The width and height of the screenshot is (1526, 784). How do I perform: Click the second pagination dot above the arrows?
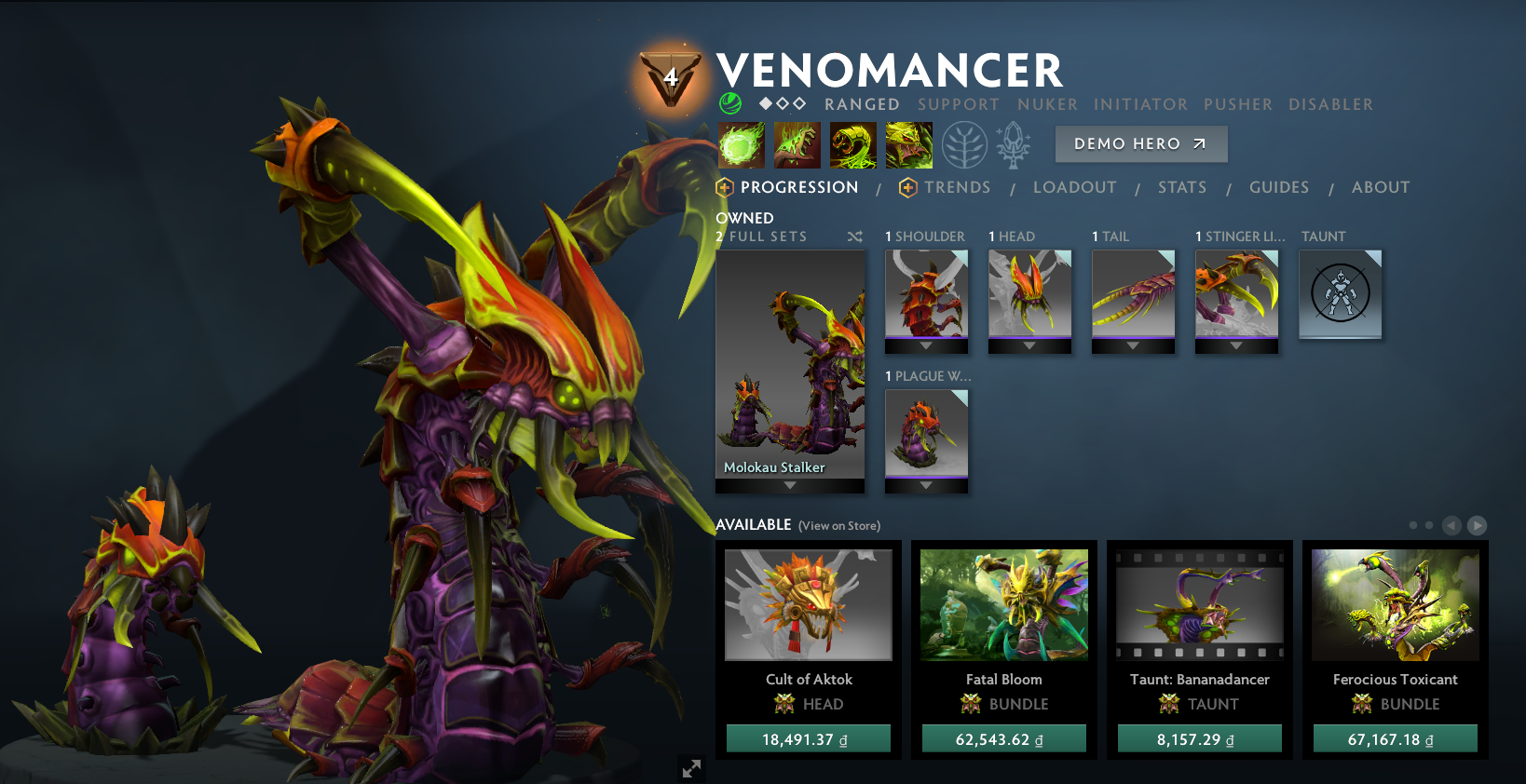tap(1430, 525)
